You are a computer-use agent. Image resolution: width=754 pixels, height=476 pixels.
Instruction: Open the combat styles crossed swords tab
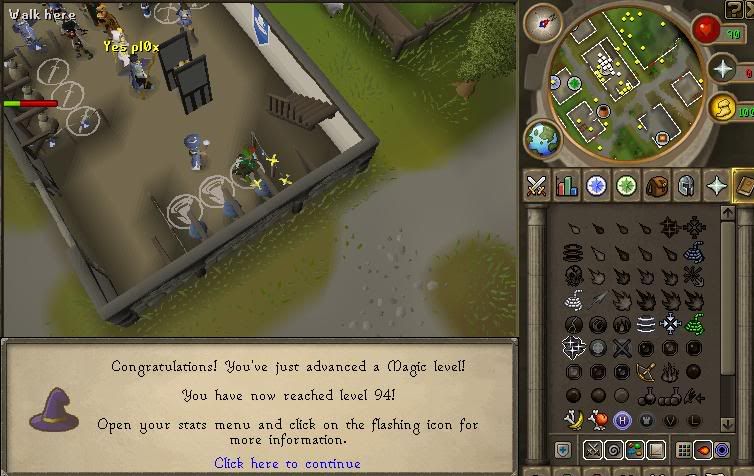(537, 185)
